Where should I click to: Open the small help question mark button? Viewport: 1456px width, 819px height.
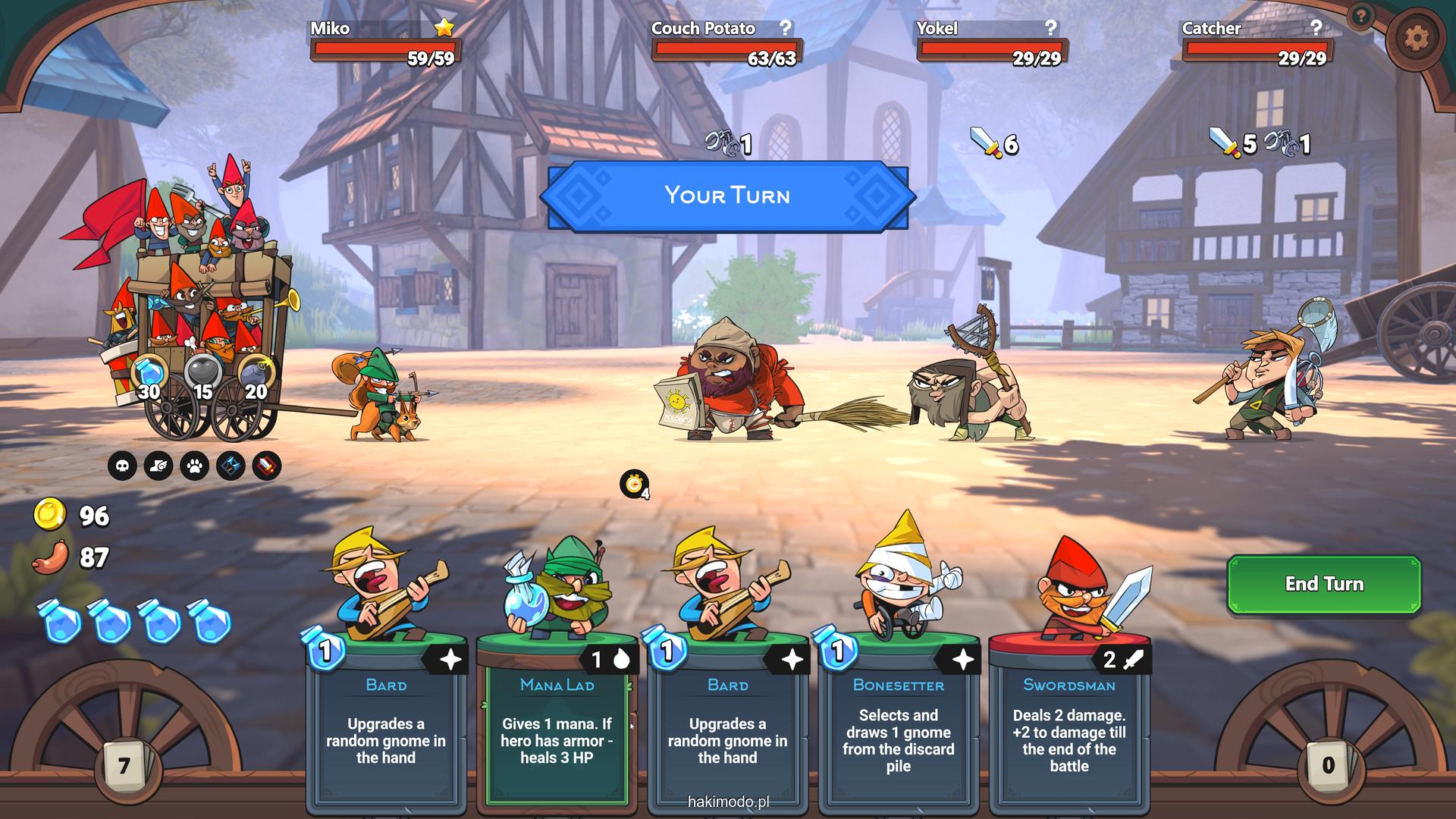[x=1362, y=16]
